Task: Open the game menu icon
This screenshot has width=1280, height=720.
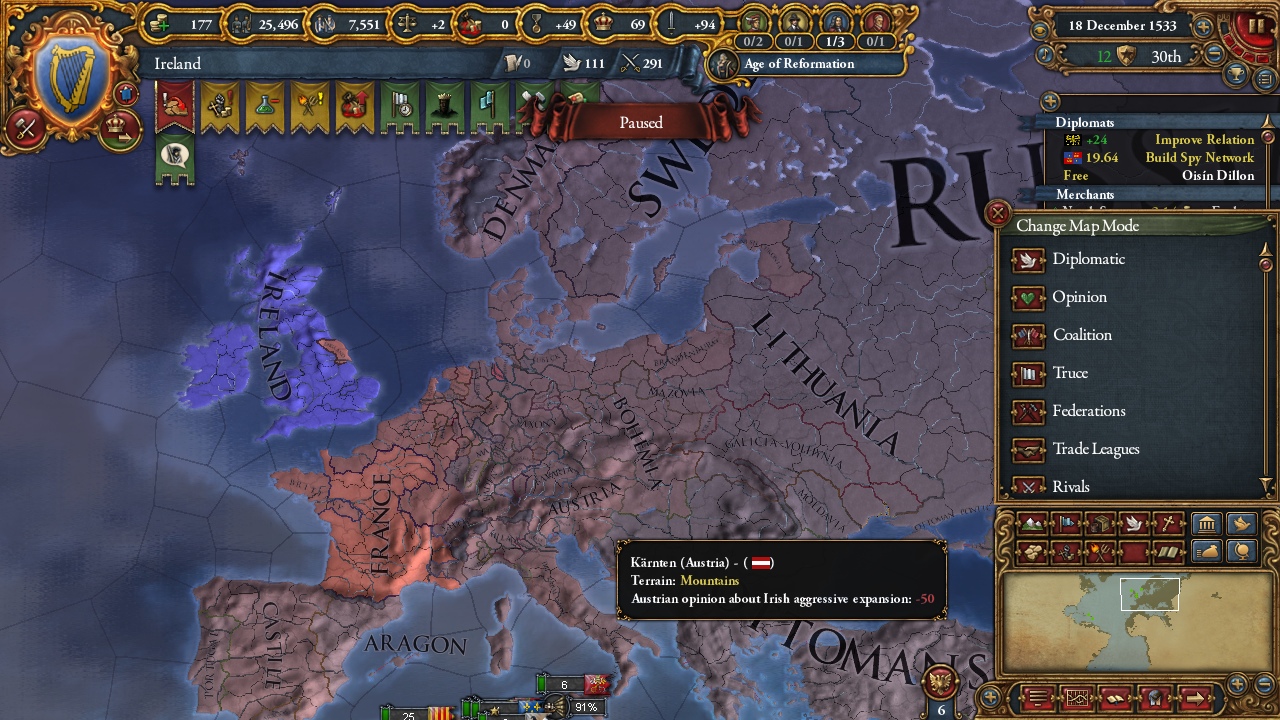Action: [1038, 697]
